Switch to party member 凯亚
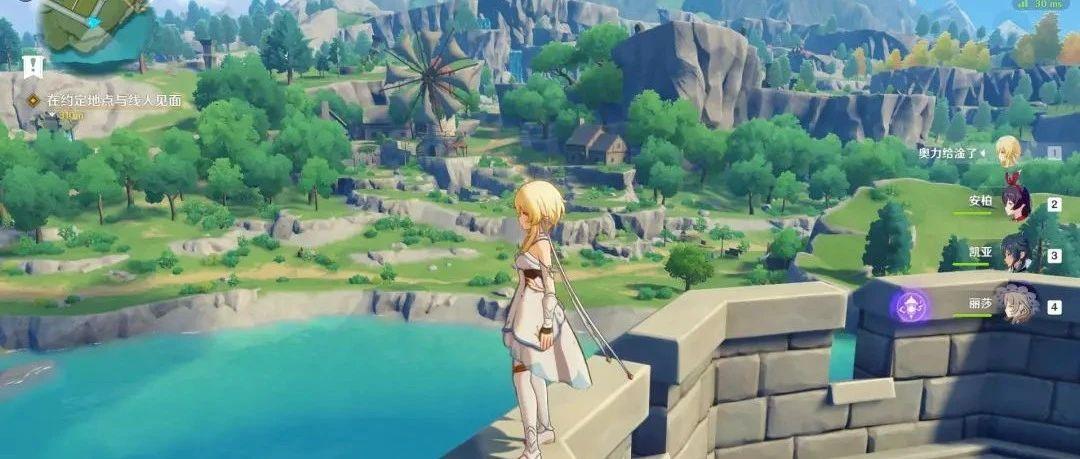This screenshot has height=459, width=1080. [1017, 254]
